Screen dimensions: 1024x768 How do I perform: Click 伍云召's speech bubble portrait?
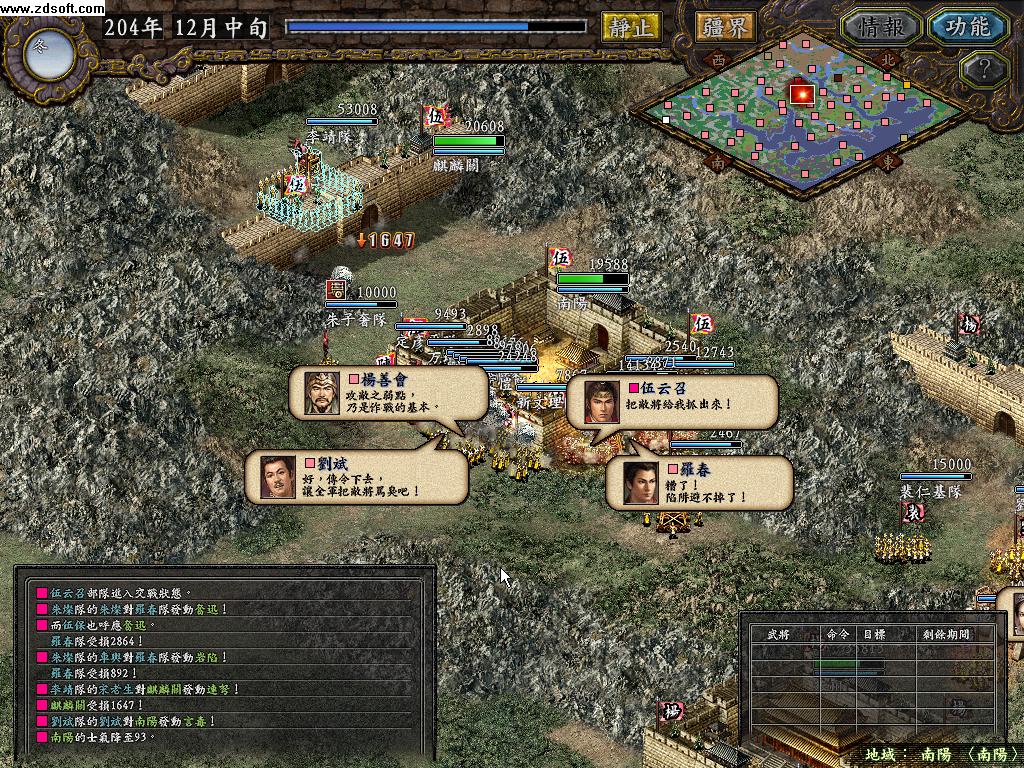(597, 401)
